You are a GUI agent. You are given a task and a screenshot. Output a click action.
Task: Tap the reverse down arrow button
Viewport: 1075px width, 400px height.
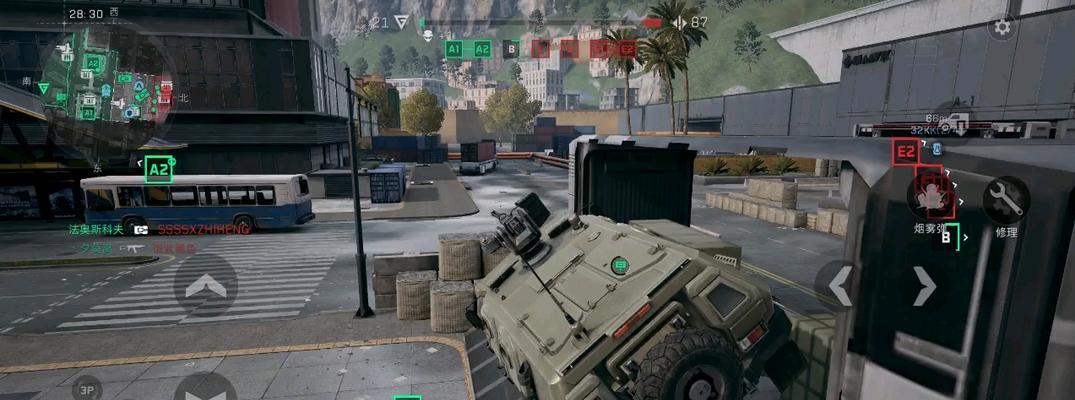click(205, 388)
